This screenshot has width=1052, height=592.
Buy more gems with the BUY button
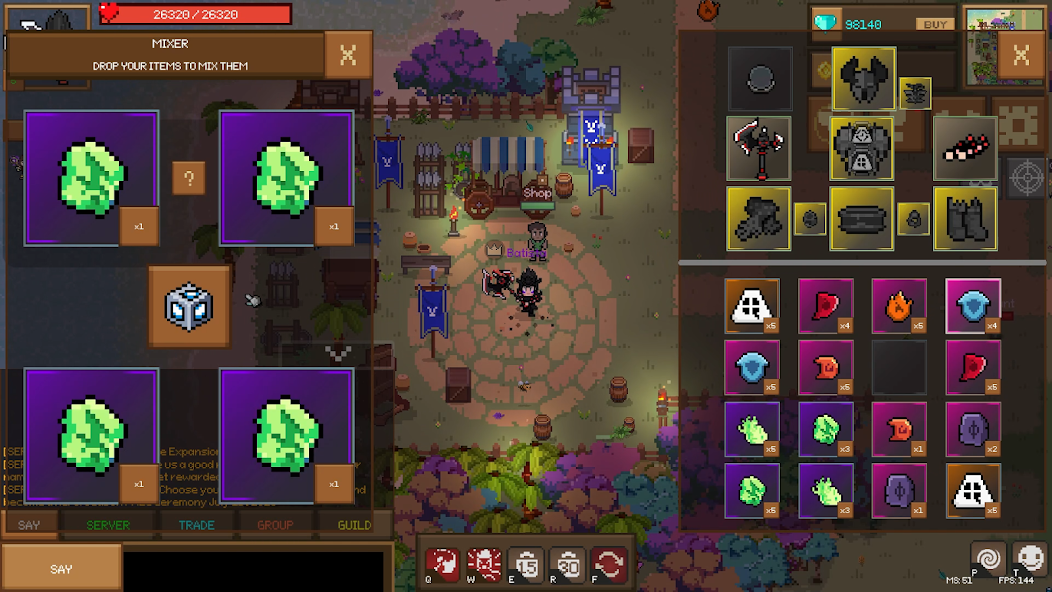coord(935,24)
